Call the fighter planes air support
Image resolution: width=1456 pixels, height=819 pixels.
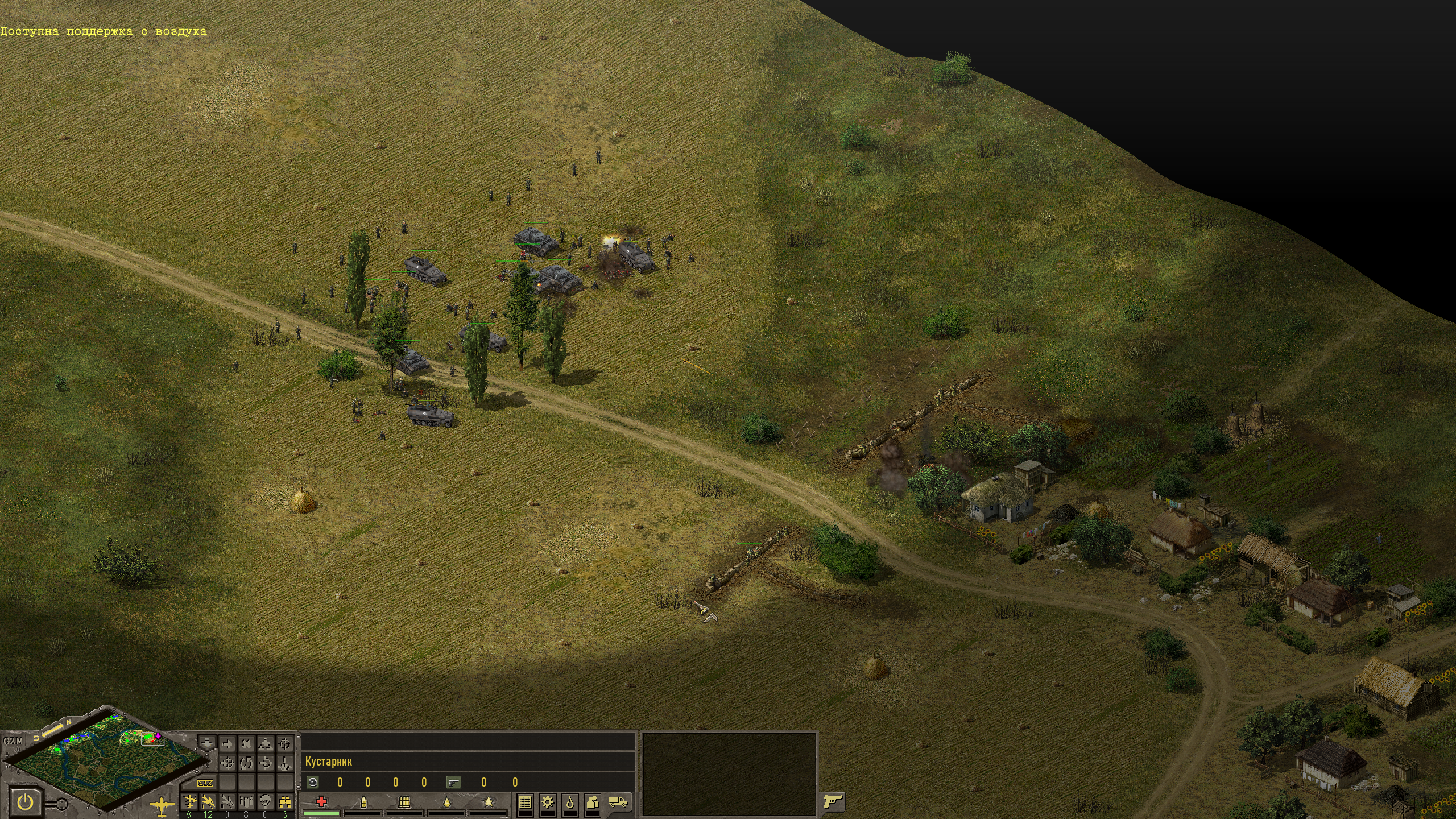point(189,801)
